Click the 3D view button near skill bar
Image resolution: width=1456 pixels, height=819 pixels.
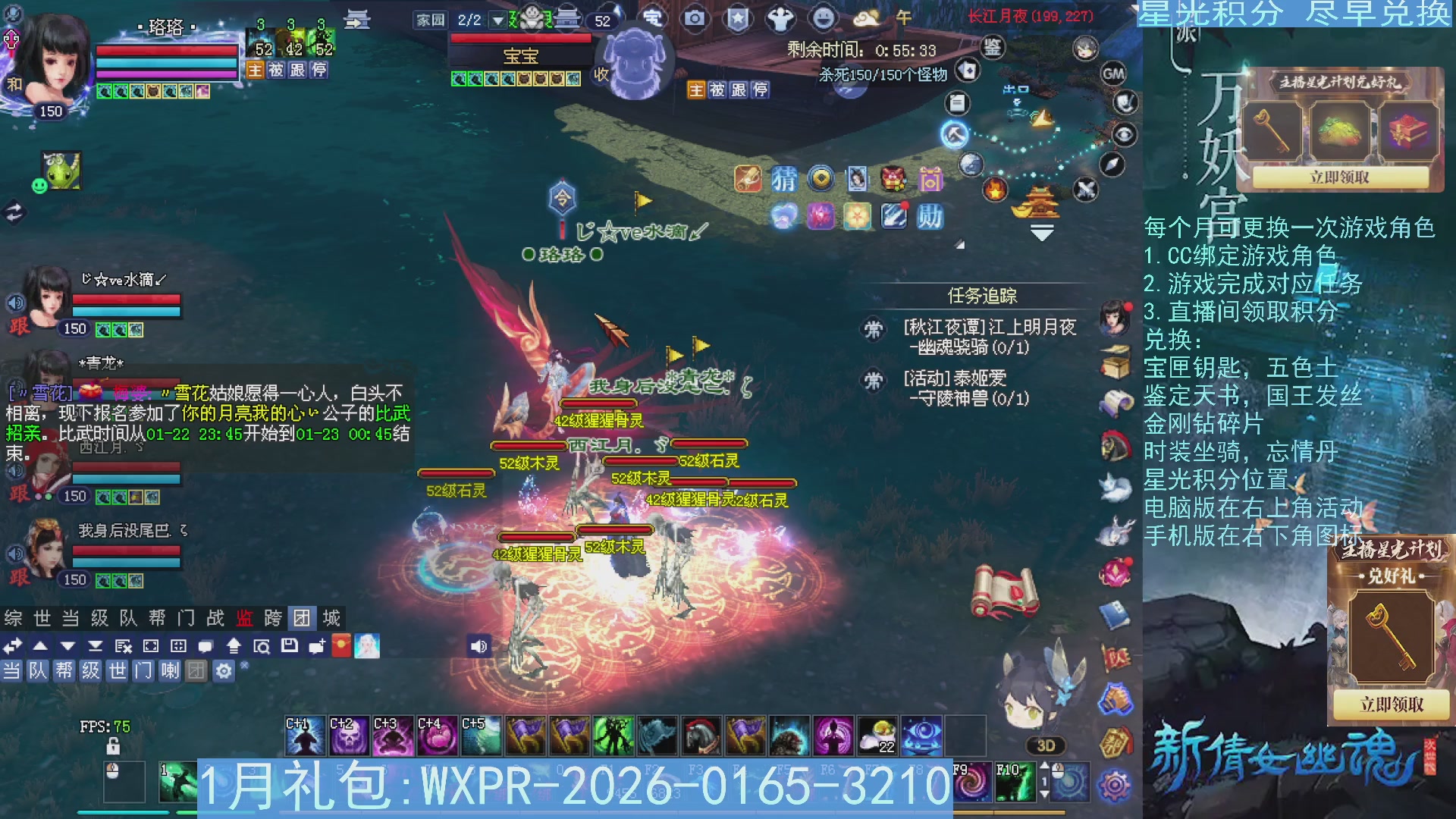coord(1045,745)
